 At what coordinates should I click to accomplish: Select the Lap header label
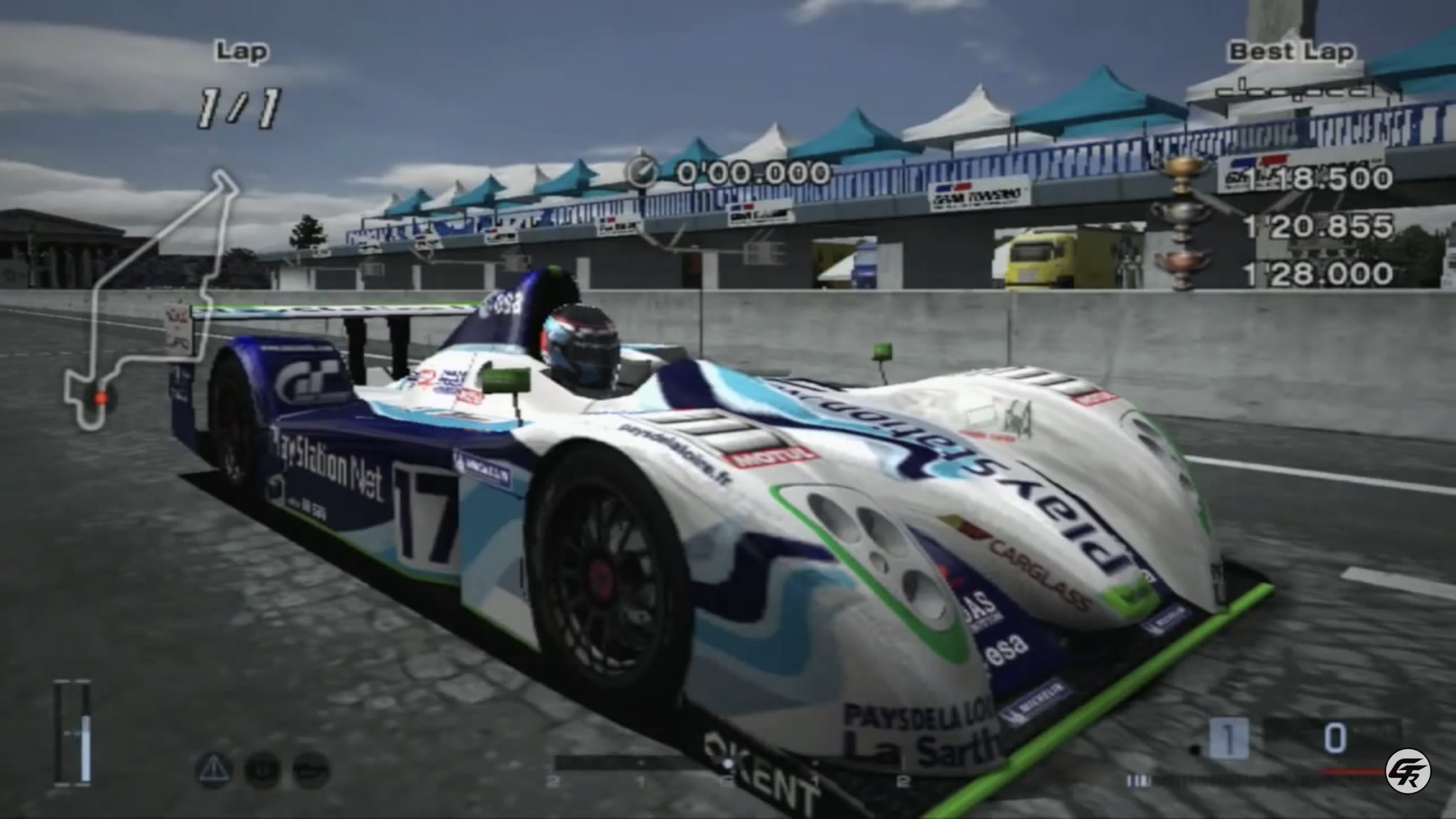pos(242,51)
